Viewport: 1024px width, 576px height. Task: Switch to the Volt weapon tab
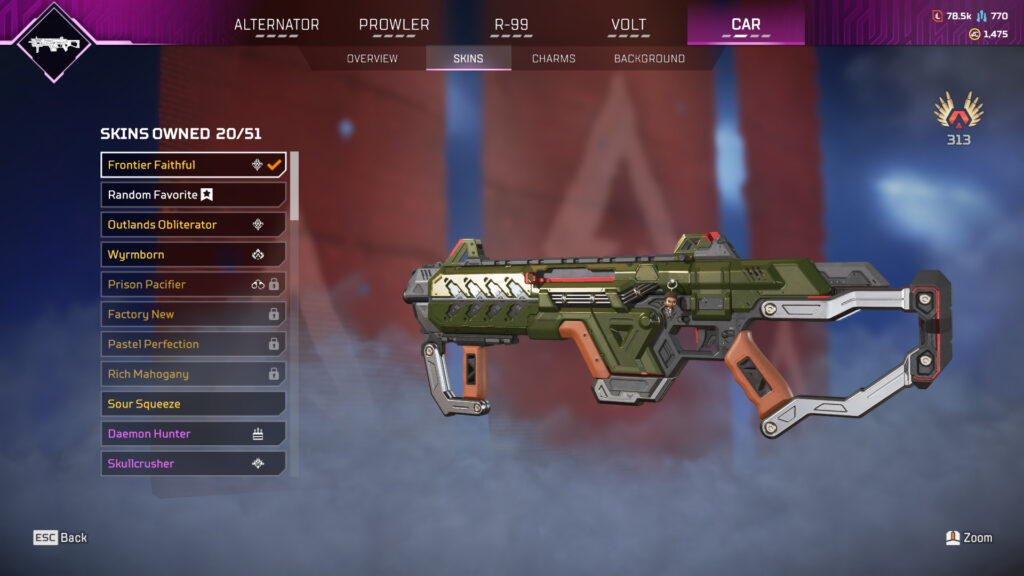(628, 25)
